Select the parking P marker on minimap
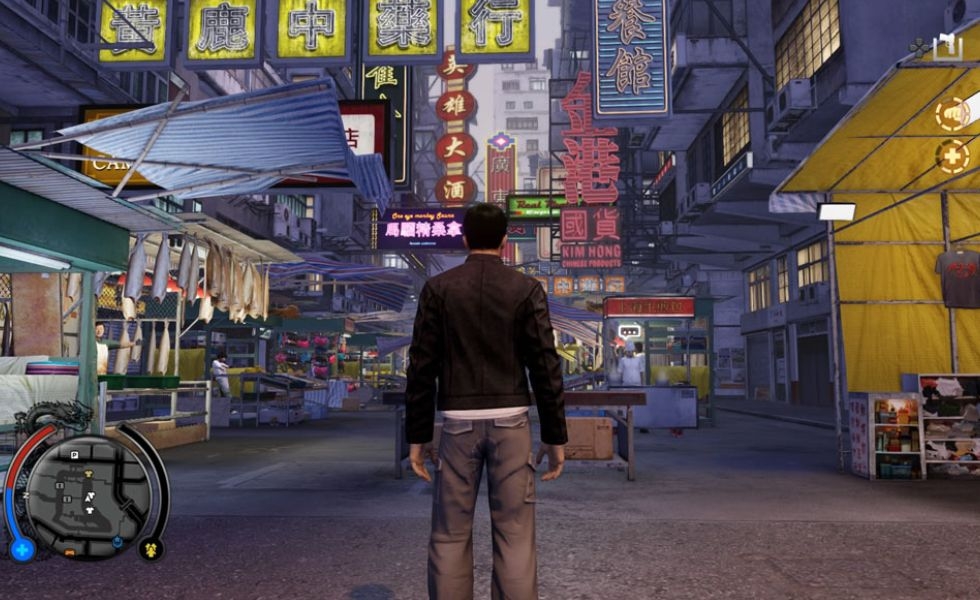Viewport: 980px width, 600px height. tap(74, 455)
